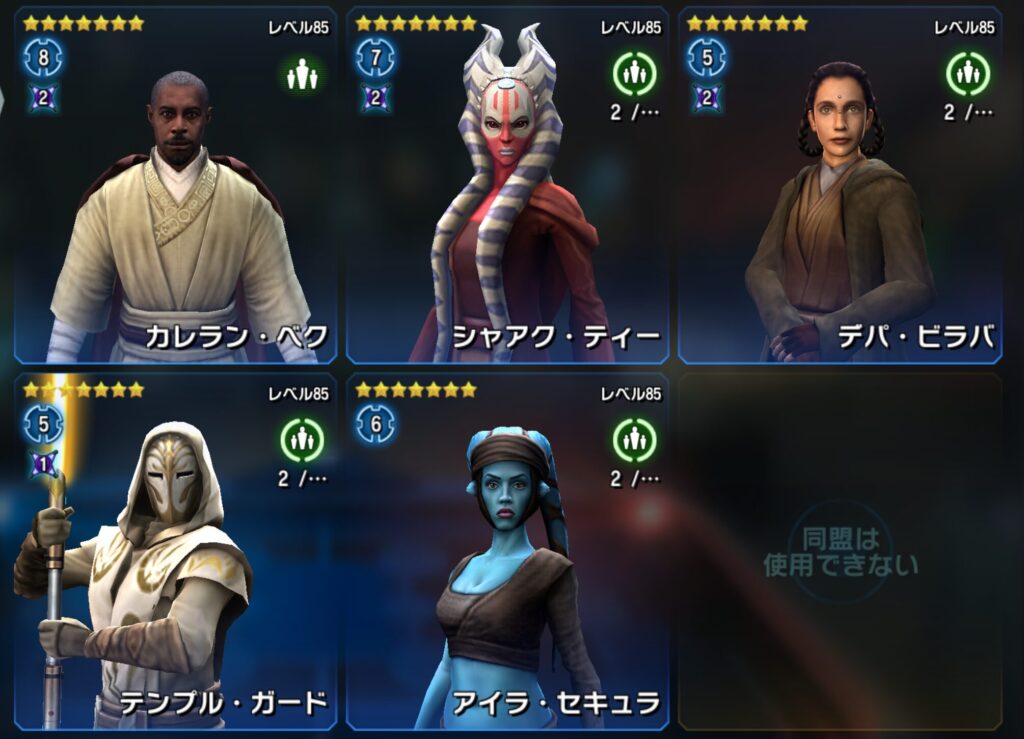Choose the シャアク・ティー character card
The image size is (1024, 739).
(x=507, y=185)
